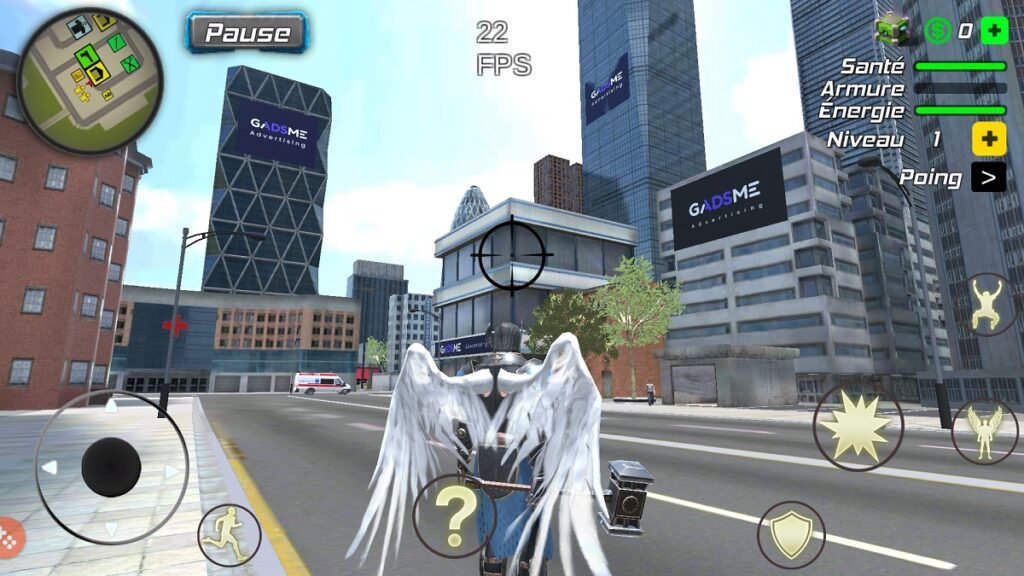Activate the jumping figure action button
This screenshot has width=1024, height=576.
[986, 305]
